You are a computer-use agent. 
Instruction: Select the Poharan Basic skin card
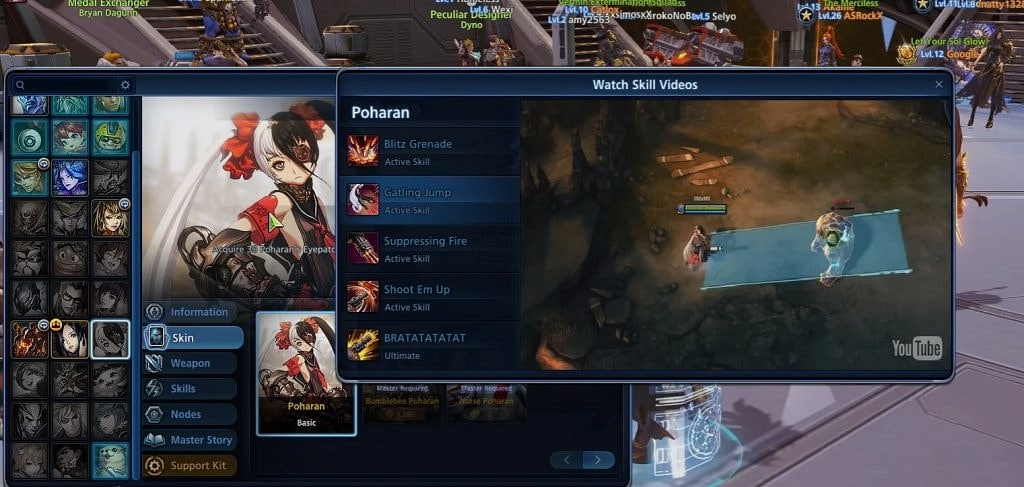(x=306, y=373)
